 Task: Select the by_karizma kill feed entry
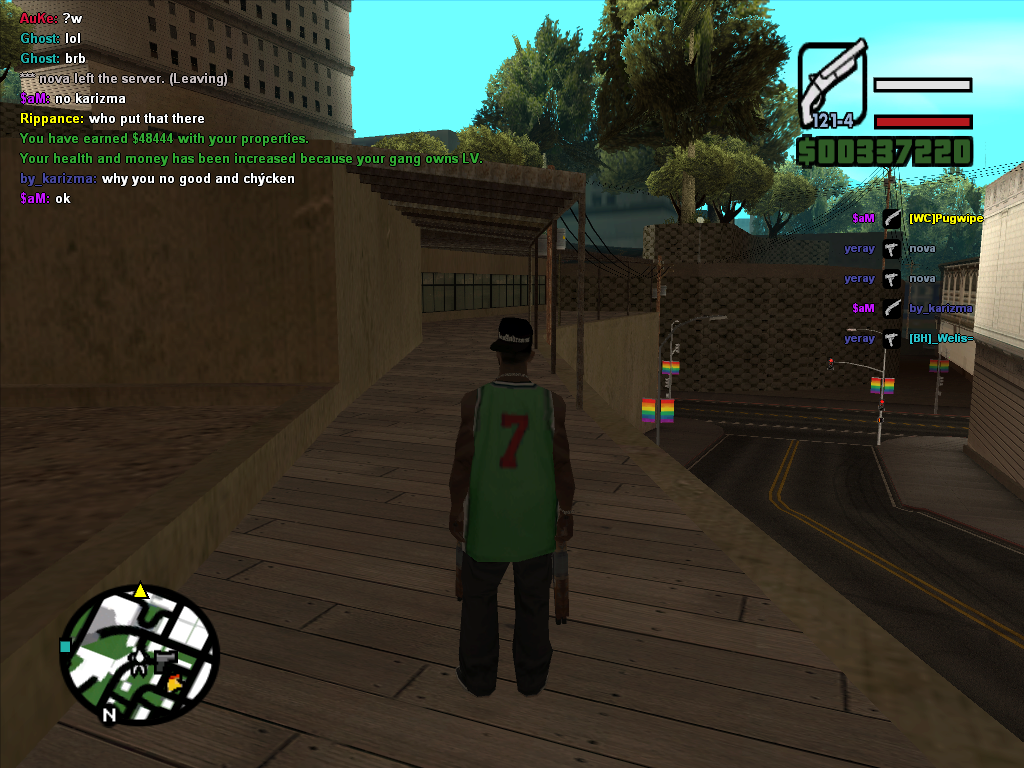tap(940, 308)
